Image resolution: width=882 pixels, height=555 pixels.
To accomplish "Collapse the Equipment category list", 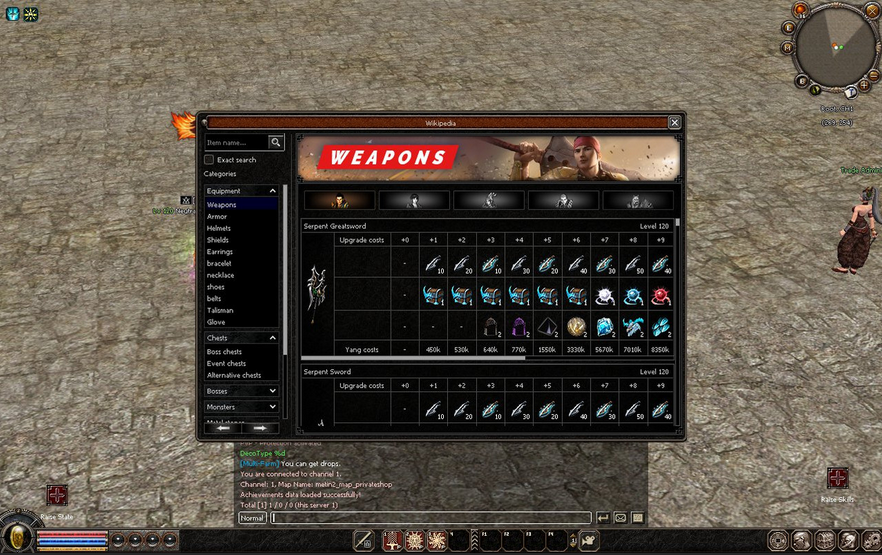I will 272,191.
